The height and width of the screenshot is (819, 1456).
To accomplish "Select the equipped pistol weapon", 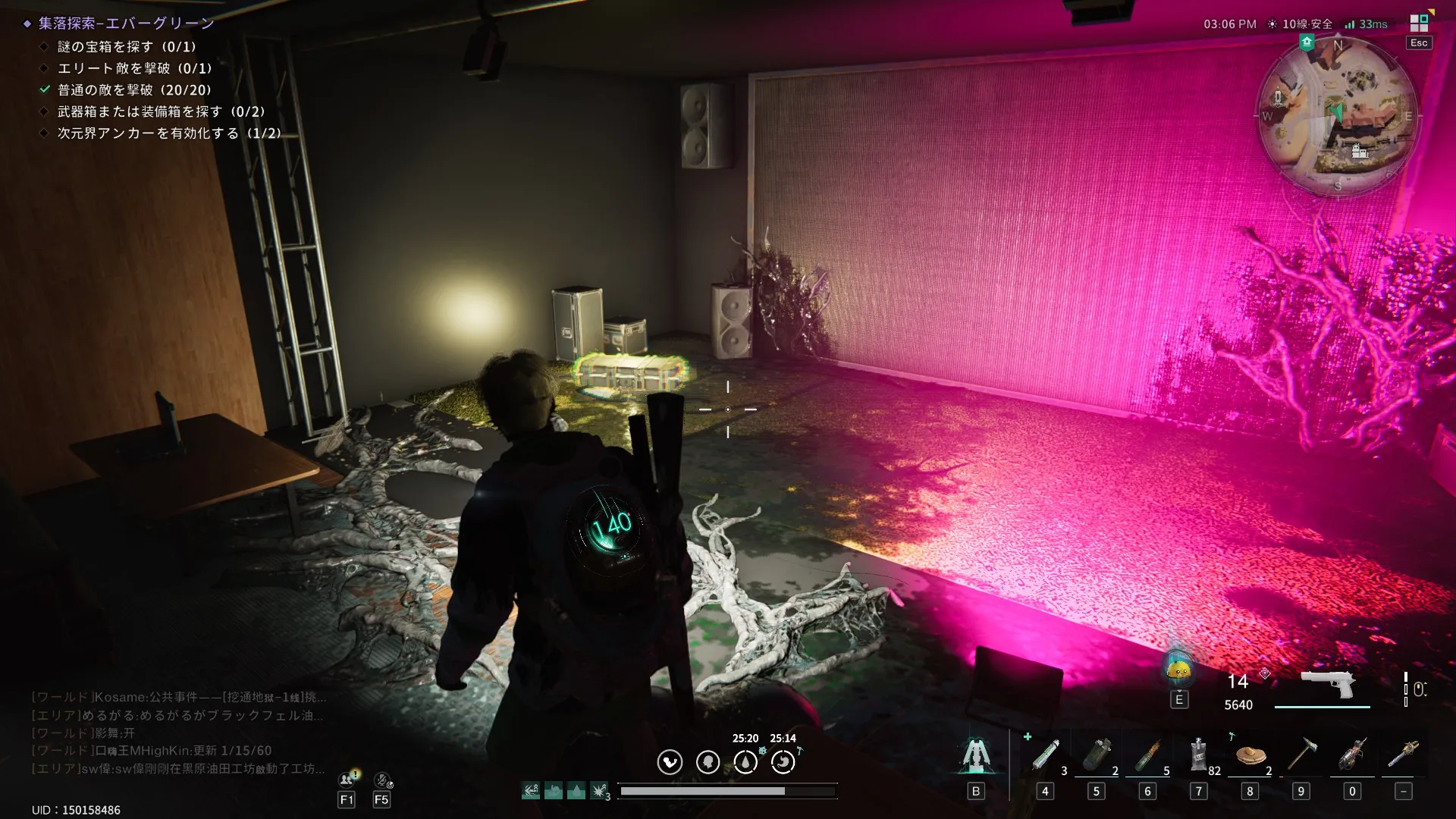I will 1327,685.
